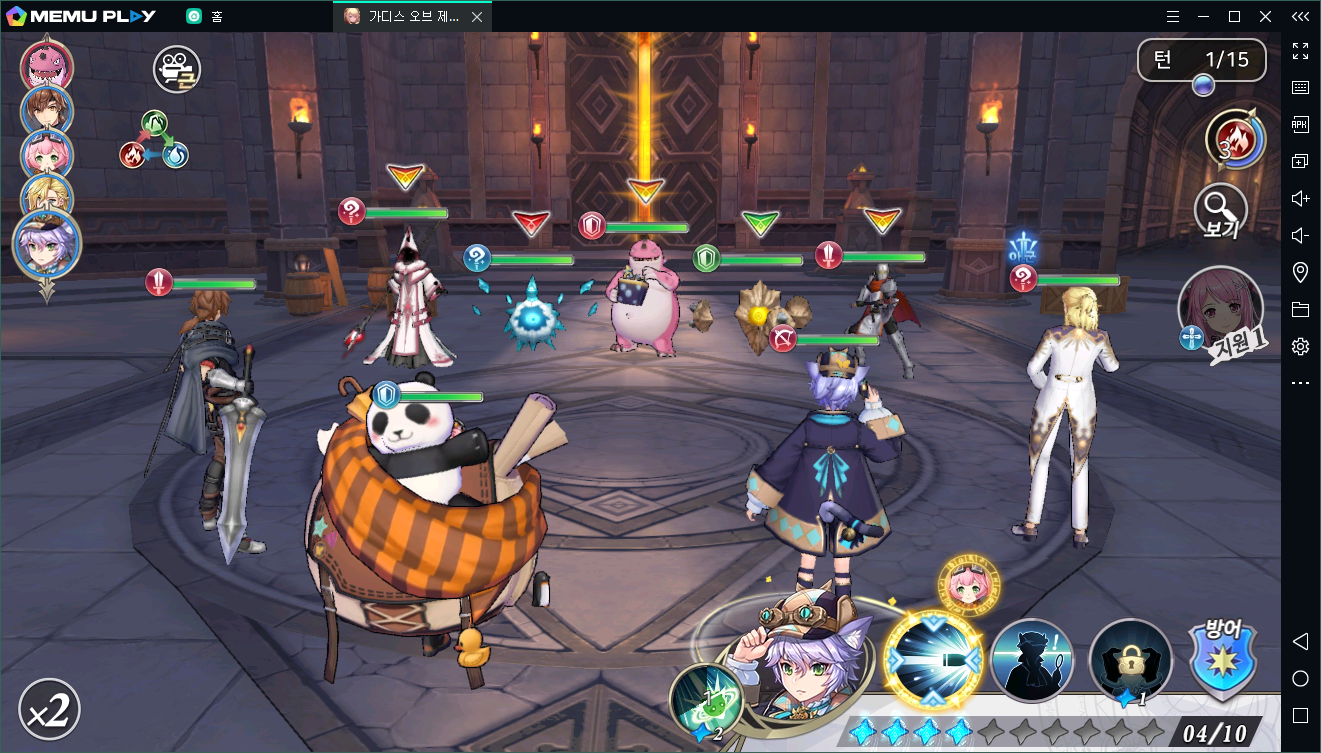
Task: Open the MEmu settings gear icon
Action: [1300, 346]
